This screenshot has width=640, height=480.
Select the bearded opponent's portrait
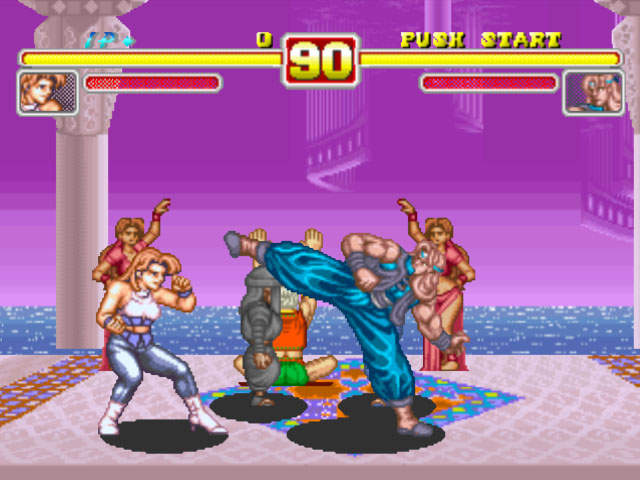pyautogui.click(x=593, y=92)
